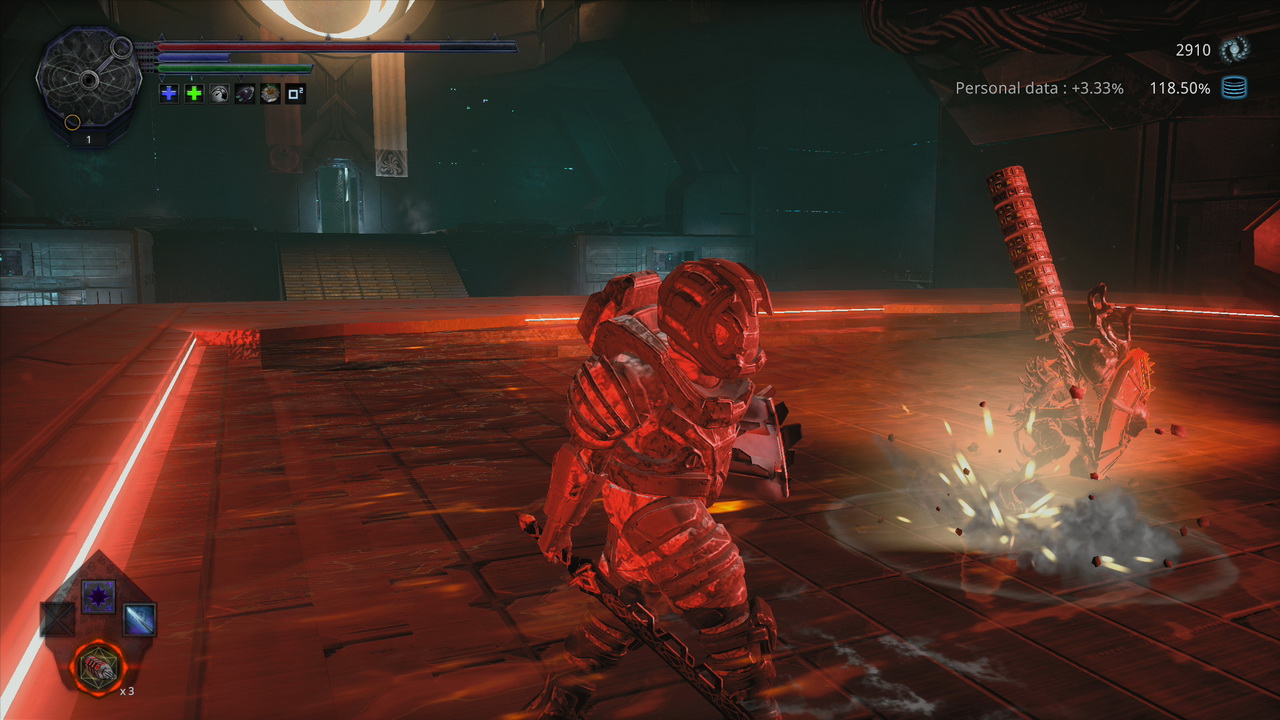1280x720 pixels.
Task: Click the blue data stack icon
Action: 1235,88
